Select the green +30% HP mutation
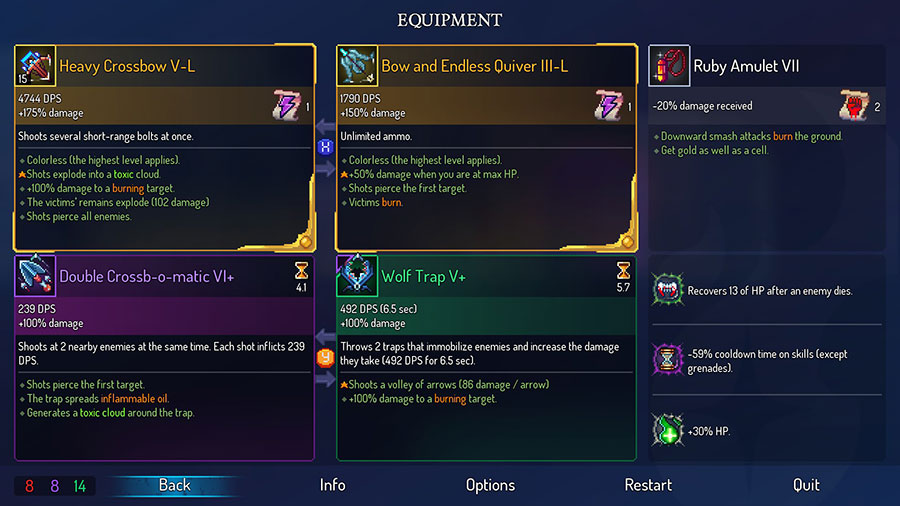This screenshot has height=506, width=900. 768,428
